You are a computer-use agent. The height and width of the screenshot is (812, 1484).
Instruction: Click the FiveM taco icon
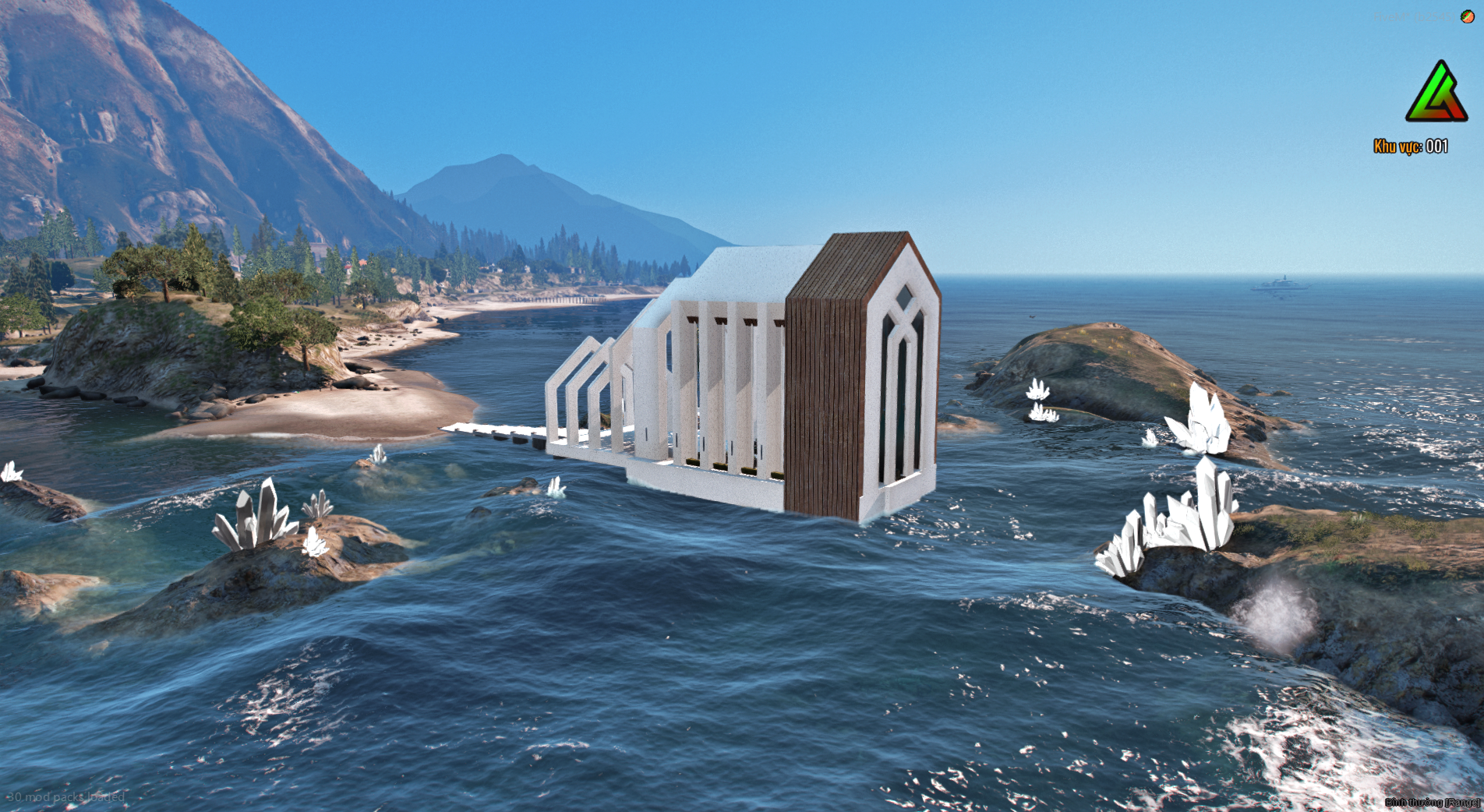click(x=1467, y=16)
